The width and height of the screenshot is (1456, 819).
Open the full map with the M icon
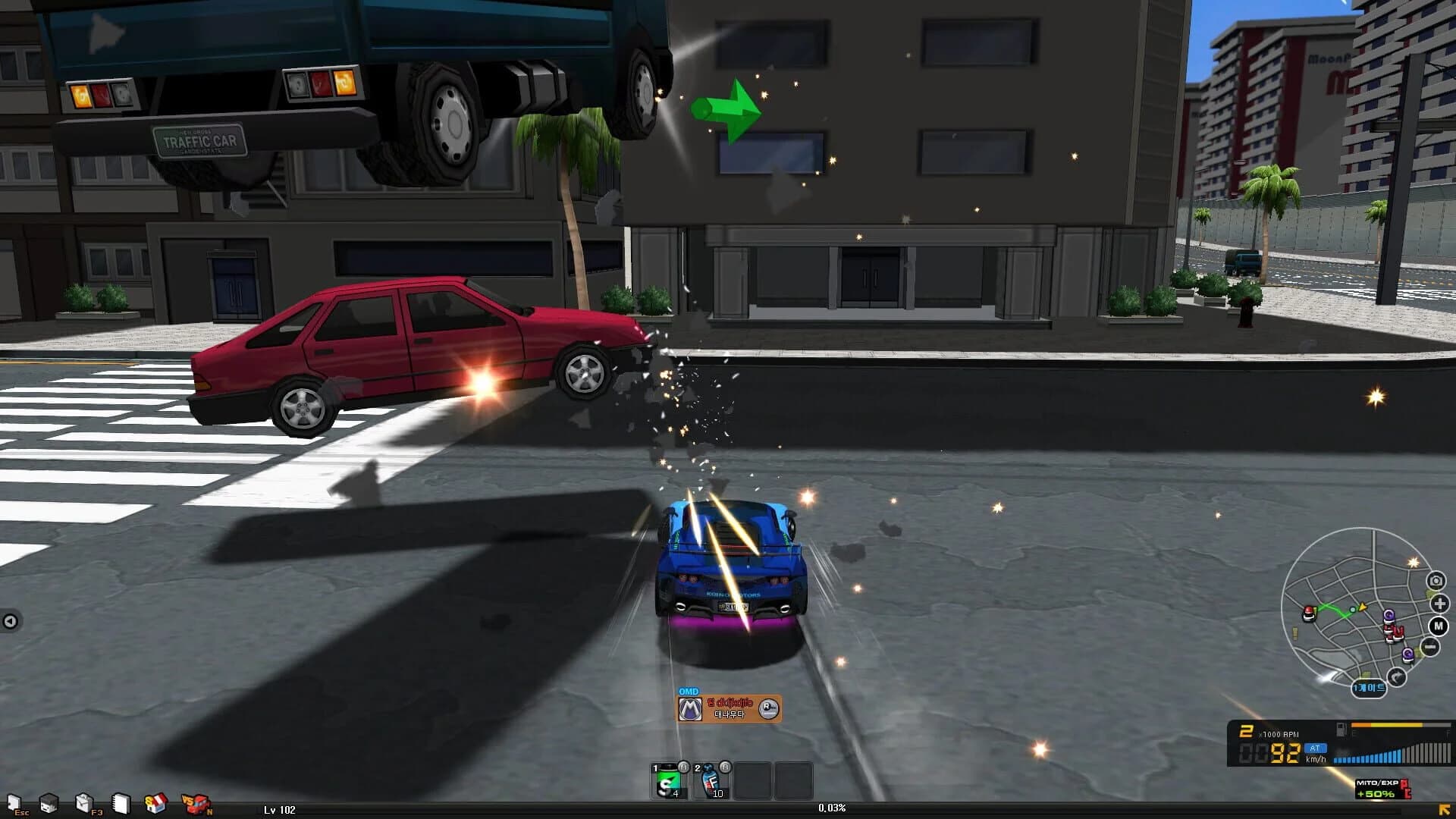[1439, 626]
